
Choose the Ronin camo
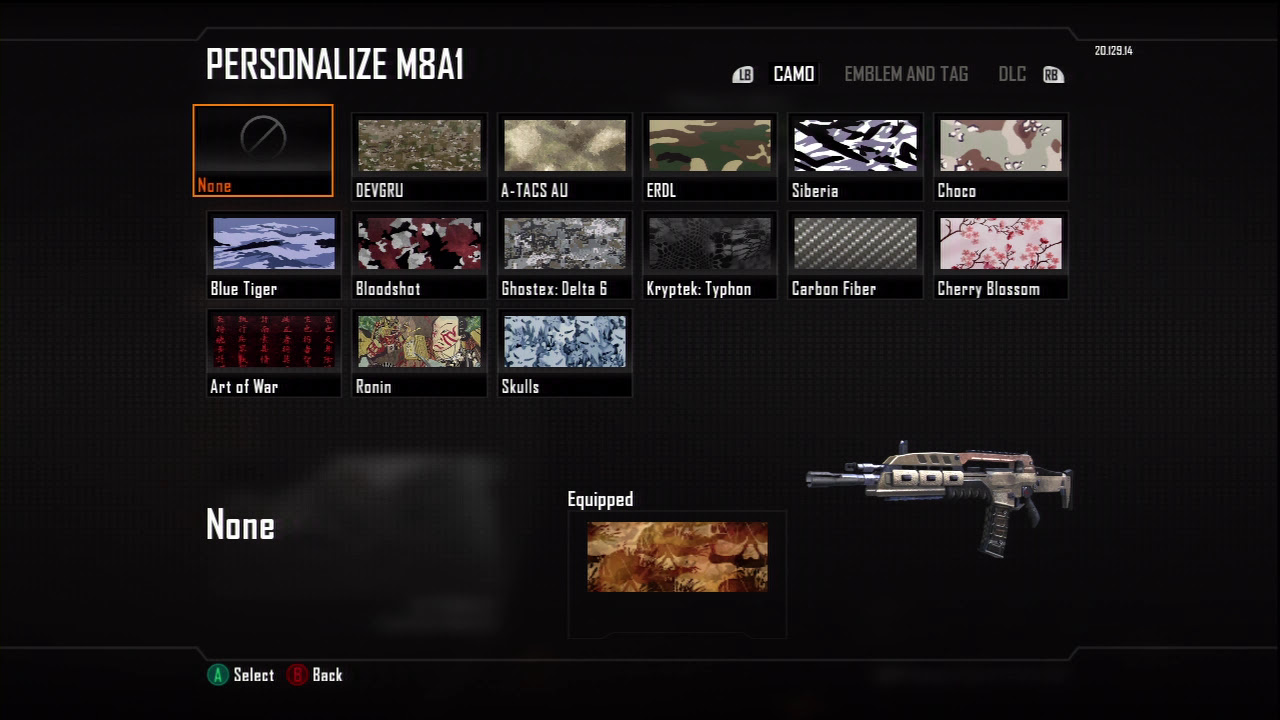[419, 352]
